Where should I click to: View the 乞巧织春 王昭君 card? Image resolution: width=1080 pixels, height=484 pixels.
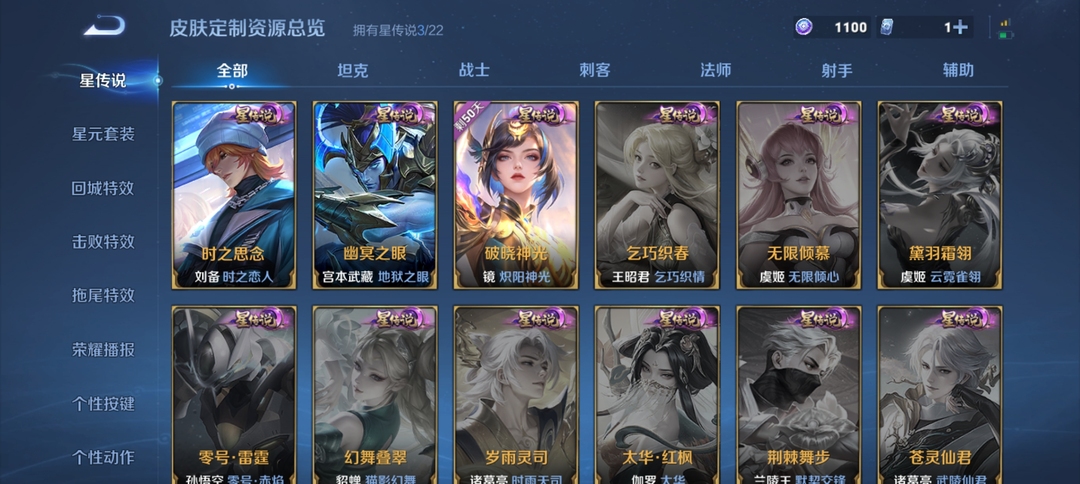click(x=657, y=195)
